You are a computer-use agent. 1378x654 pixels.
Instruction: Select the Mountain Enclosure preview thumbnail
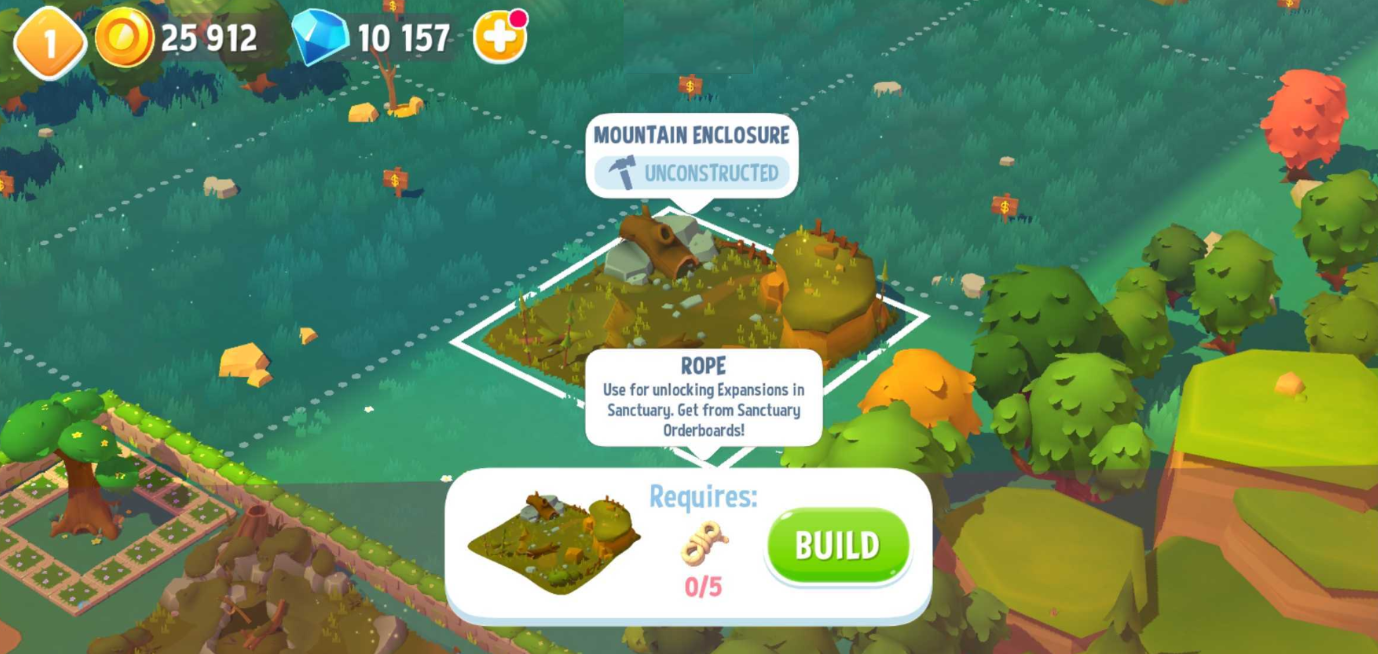point(554,541)
